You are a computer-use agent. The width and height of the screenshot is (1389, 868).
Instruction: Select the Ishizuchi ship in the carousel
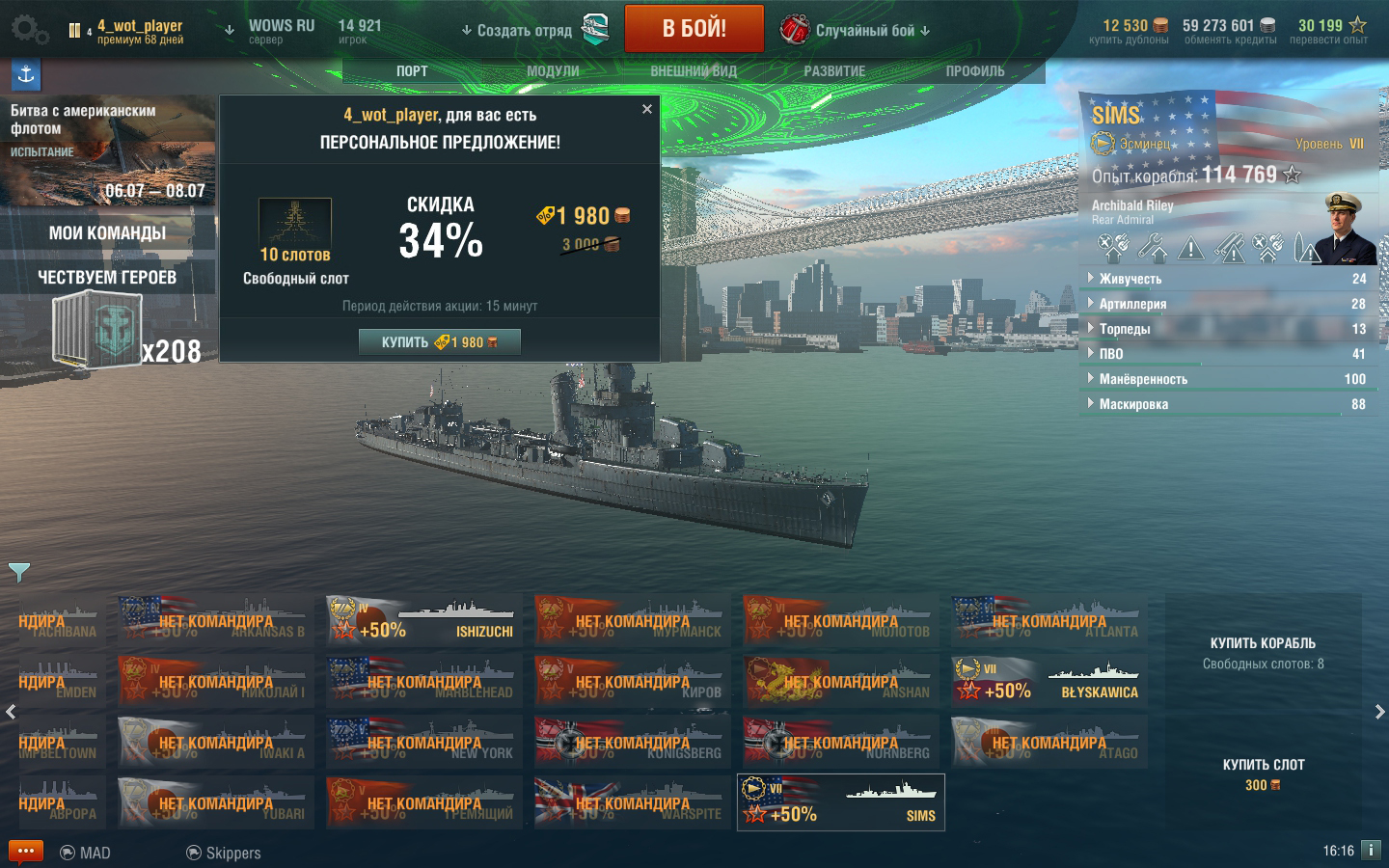pyautogui.click(x=424, y=620)
